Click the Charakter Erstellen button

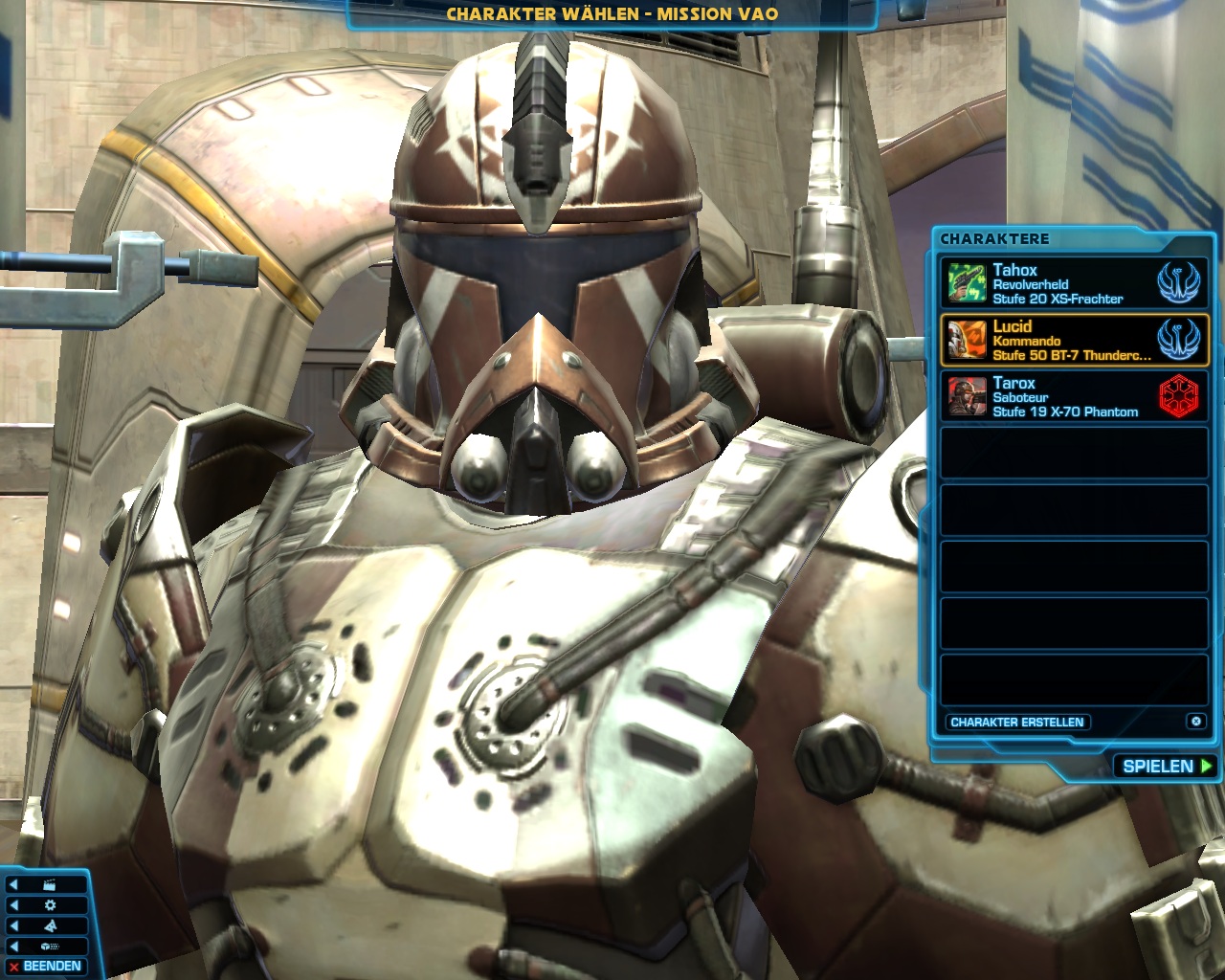point(1017,723)
